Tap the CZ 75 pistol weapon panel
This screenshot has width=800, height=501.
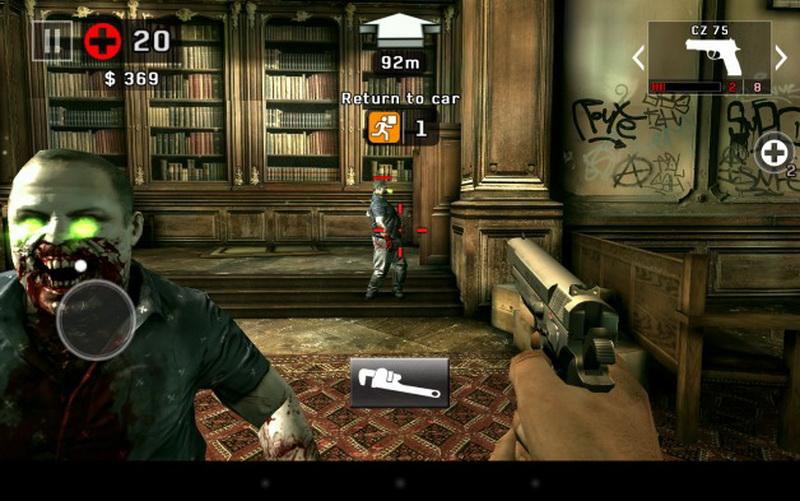click(x=709, y=58)
